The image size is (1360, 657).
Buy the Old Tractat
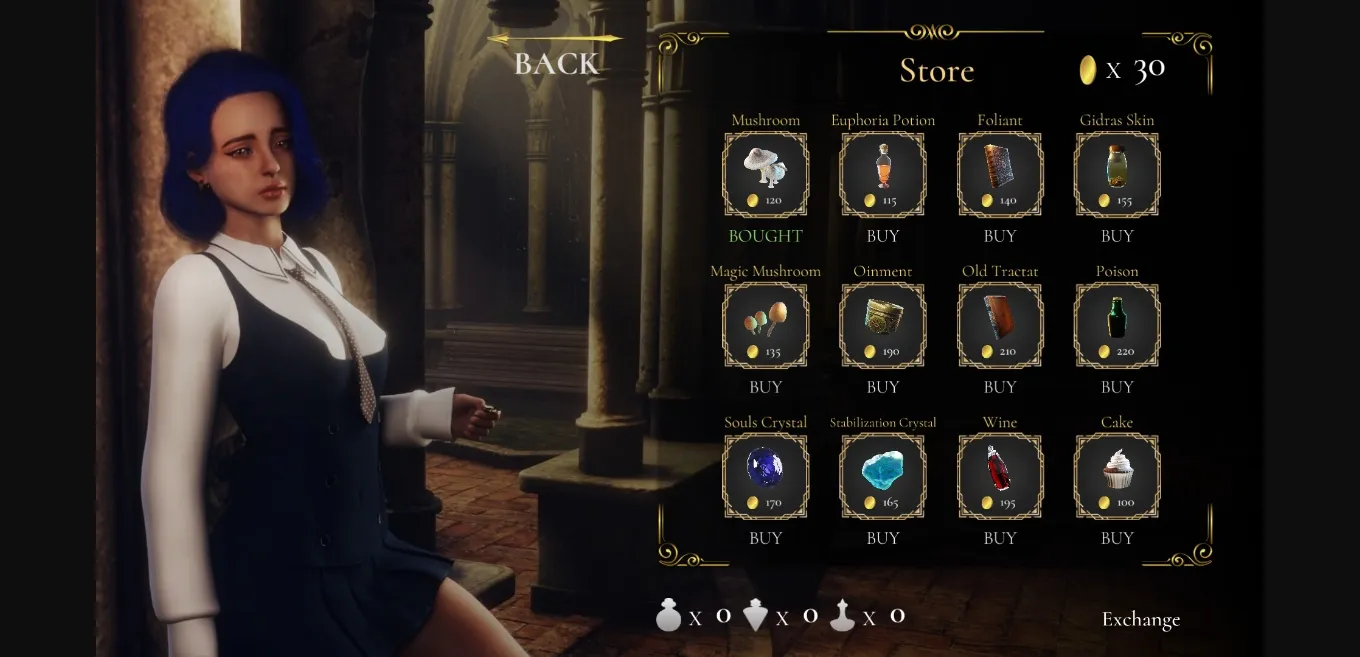coord(1000,387)
